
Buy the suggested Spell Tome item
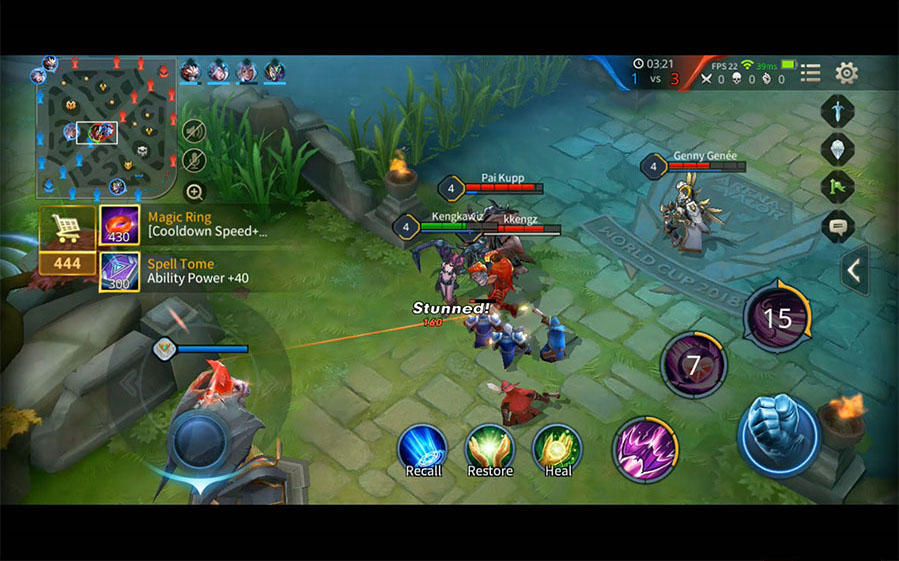pos(119,271)
